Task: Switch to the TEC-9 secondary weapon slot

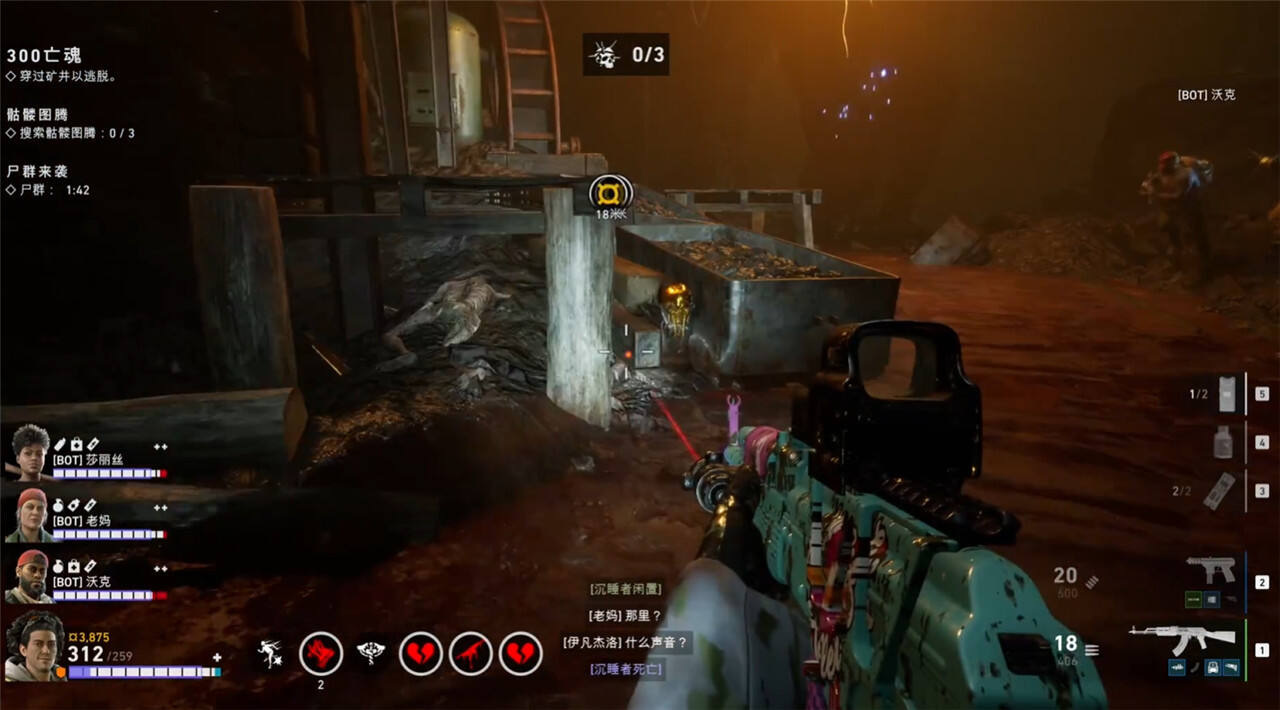Action: coord(1210,571)
